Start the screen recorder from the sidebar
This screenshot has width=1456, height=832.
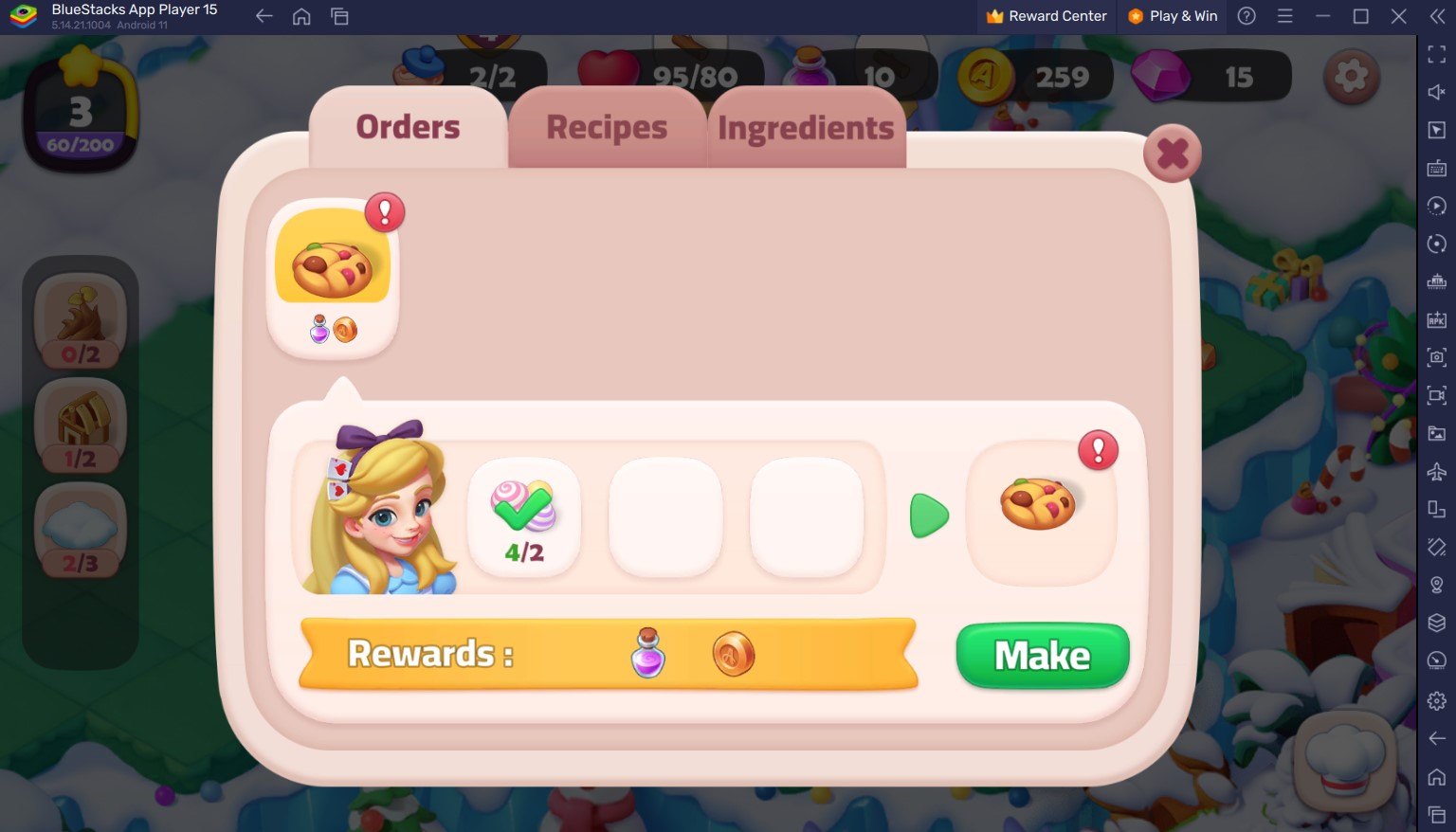click(x=1436, y=395)
